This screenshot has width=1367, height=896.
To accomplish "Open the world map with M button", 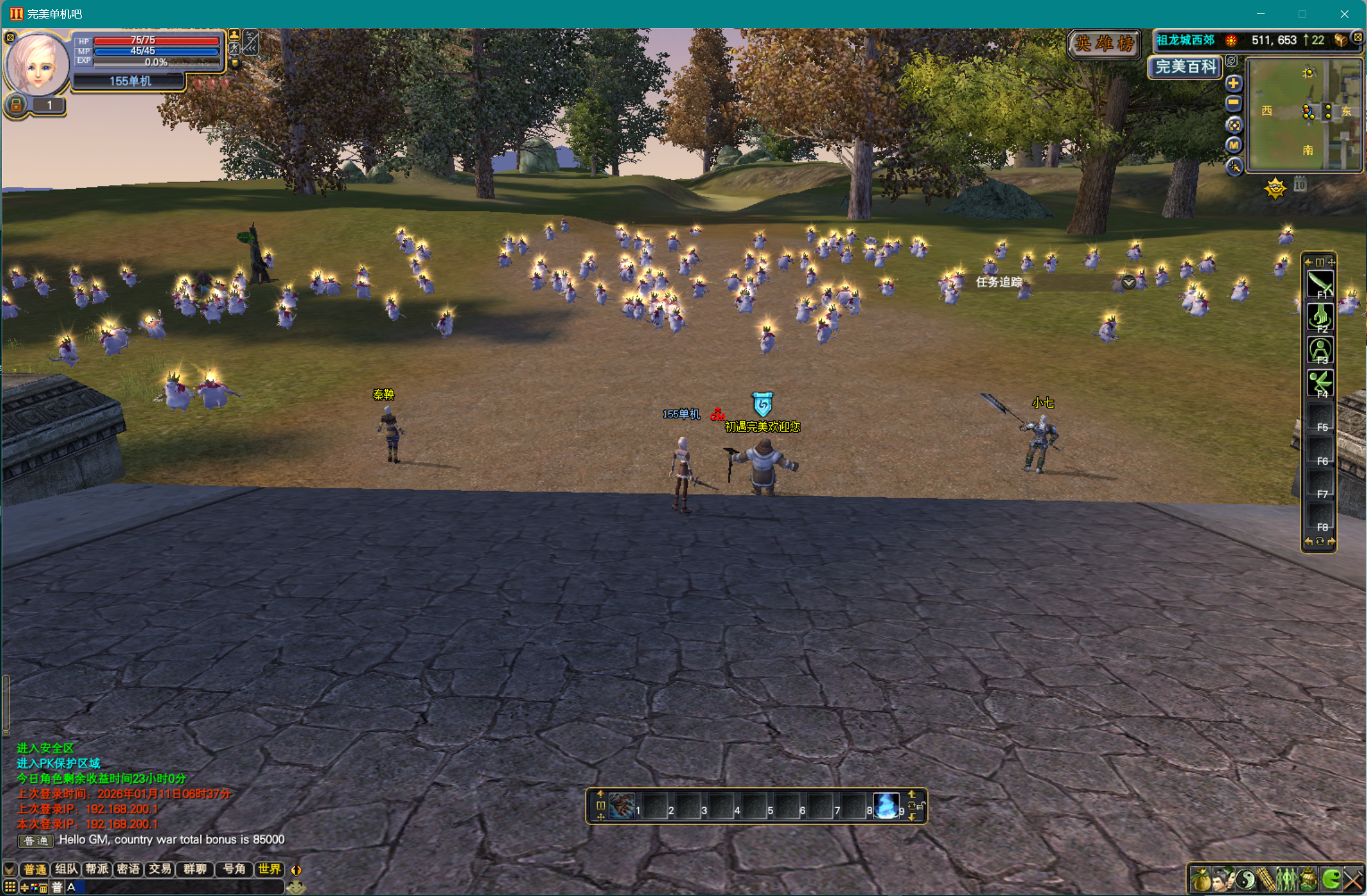I will [x=1233, y=145].
